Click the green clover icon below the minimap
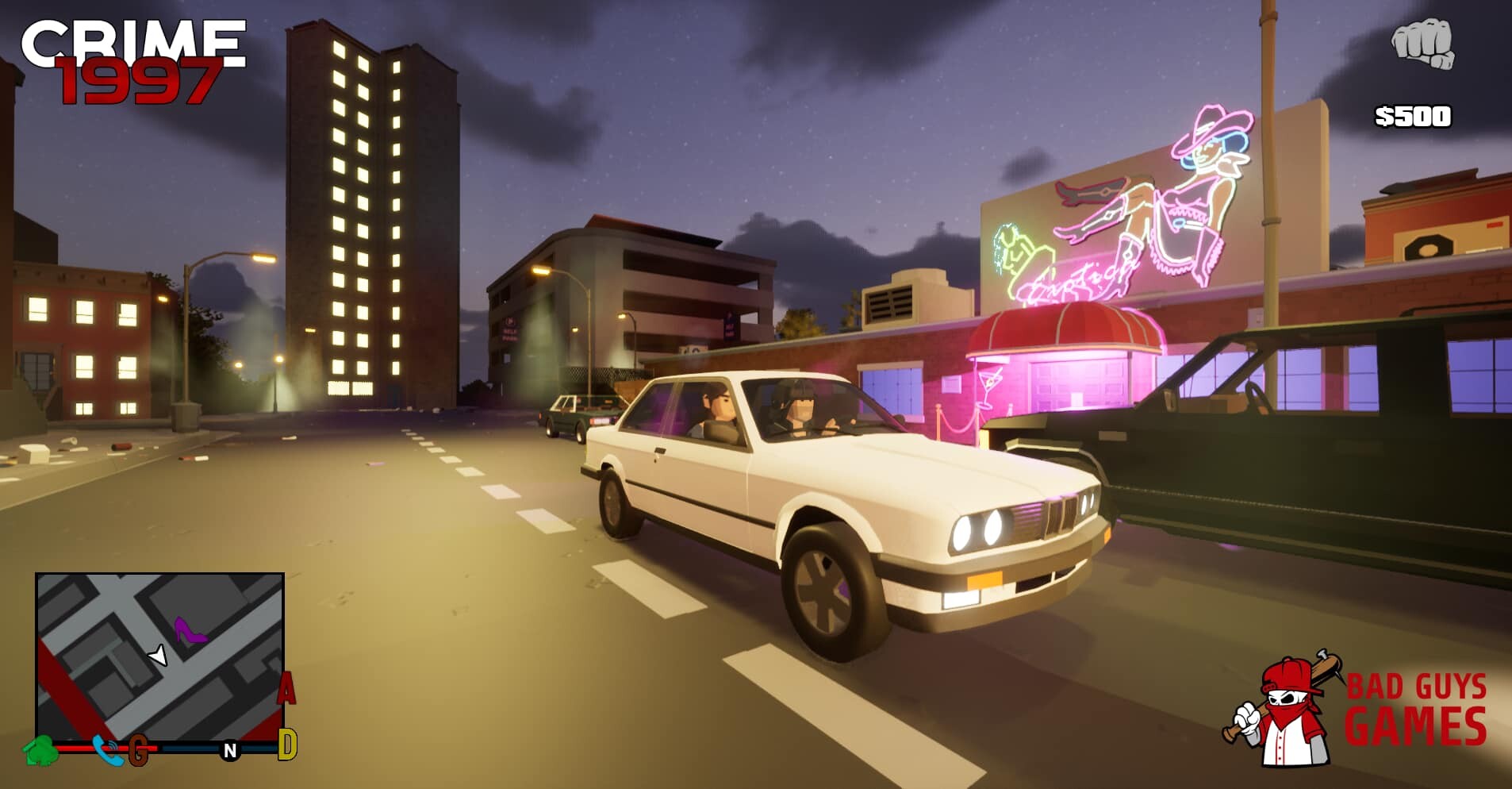1512x789 pixels. [44, 749]
